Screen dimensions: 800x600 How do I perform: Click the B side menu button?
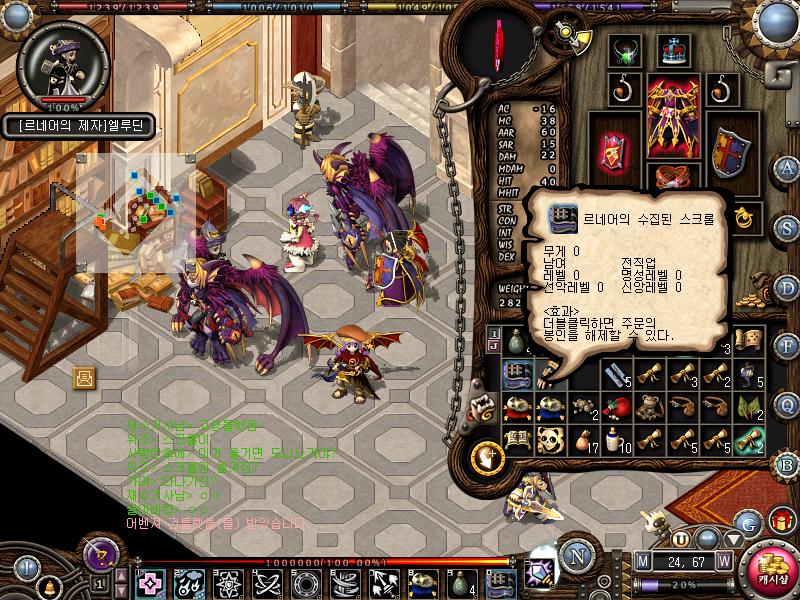pyautogui.click(x=787, y=464)
